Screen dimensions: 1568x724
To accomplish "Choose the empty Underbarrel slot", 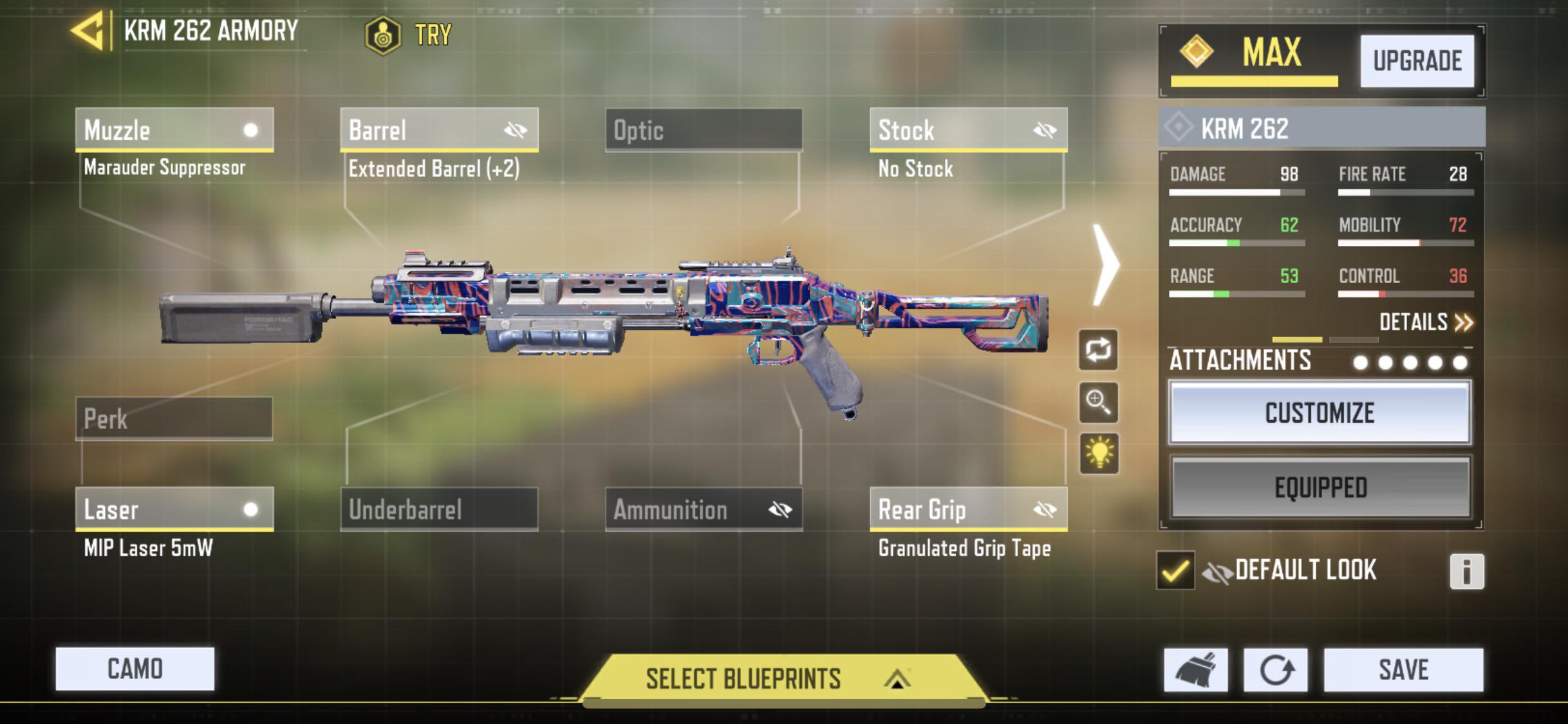I will tap(439, 510).
